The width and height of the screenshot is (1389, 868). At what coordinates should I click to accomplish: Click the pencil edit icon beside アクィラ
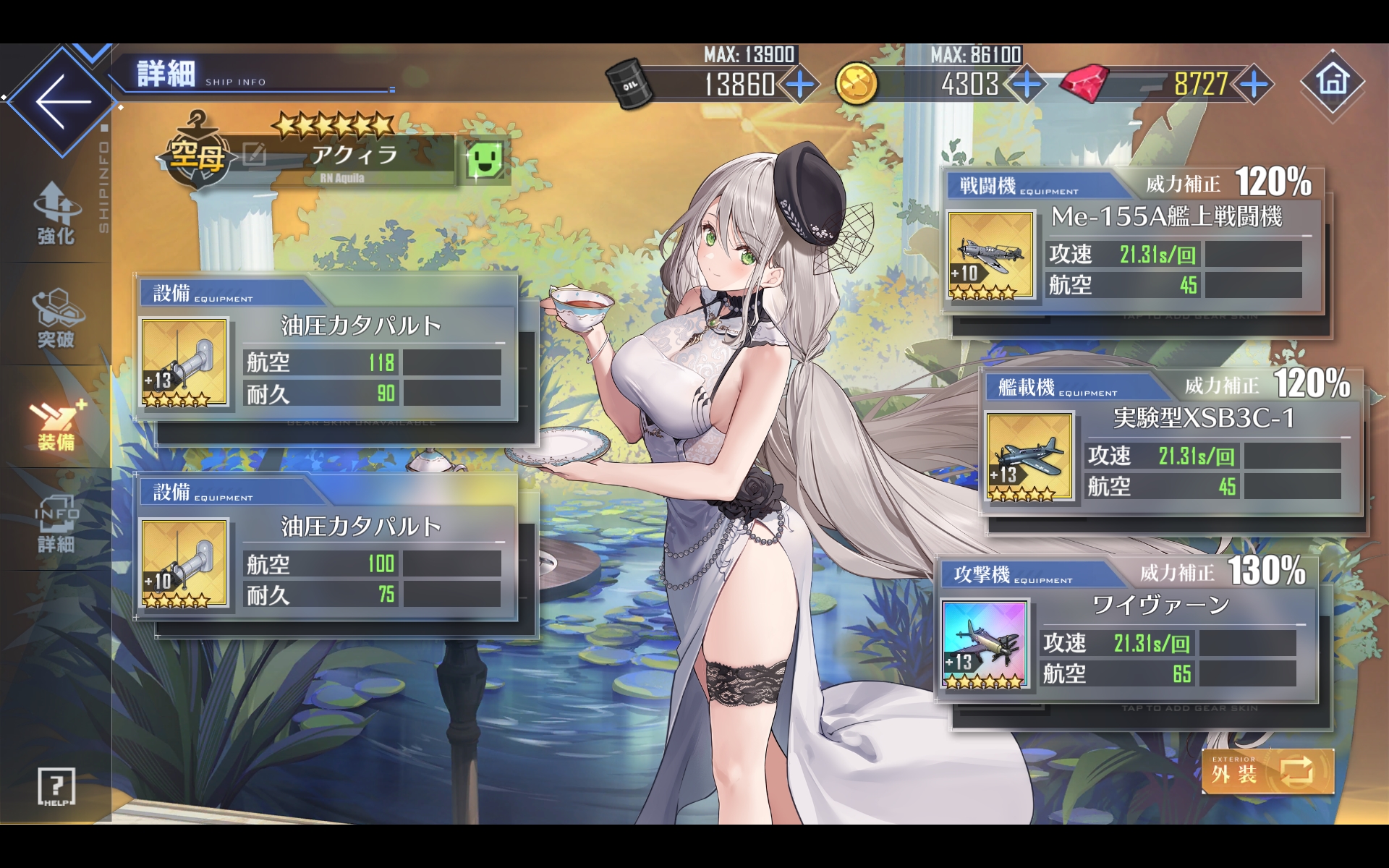252,153
